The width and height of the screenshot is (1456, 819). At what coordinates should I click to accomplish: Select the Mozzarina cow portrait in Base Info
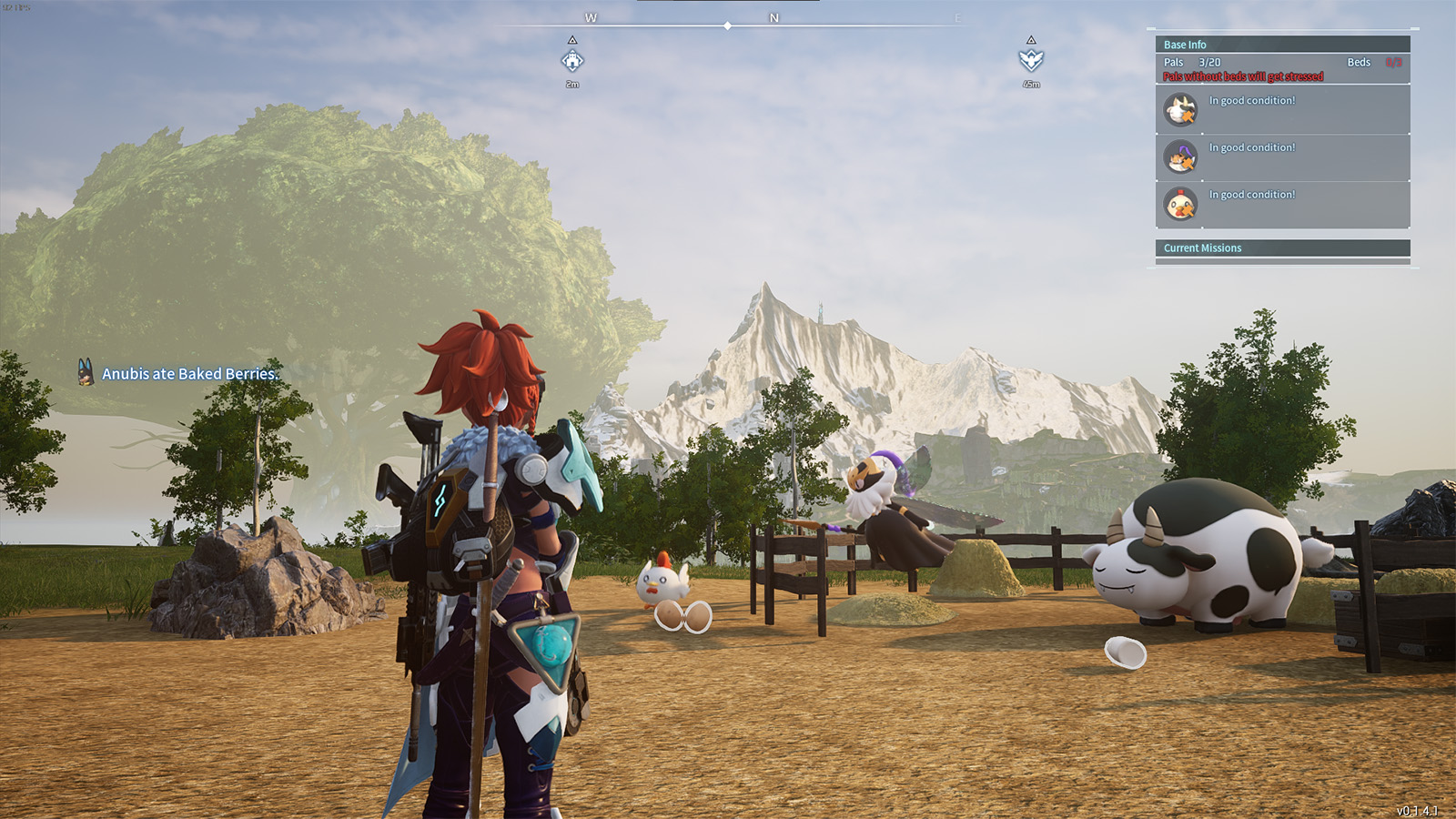[1180, 111]
